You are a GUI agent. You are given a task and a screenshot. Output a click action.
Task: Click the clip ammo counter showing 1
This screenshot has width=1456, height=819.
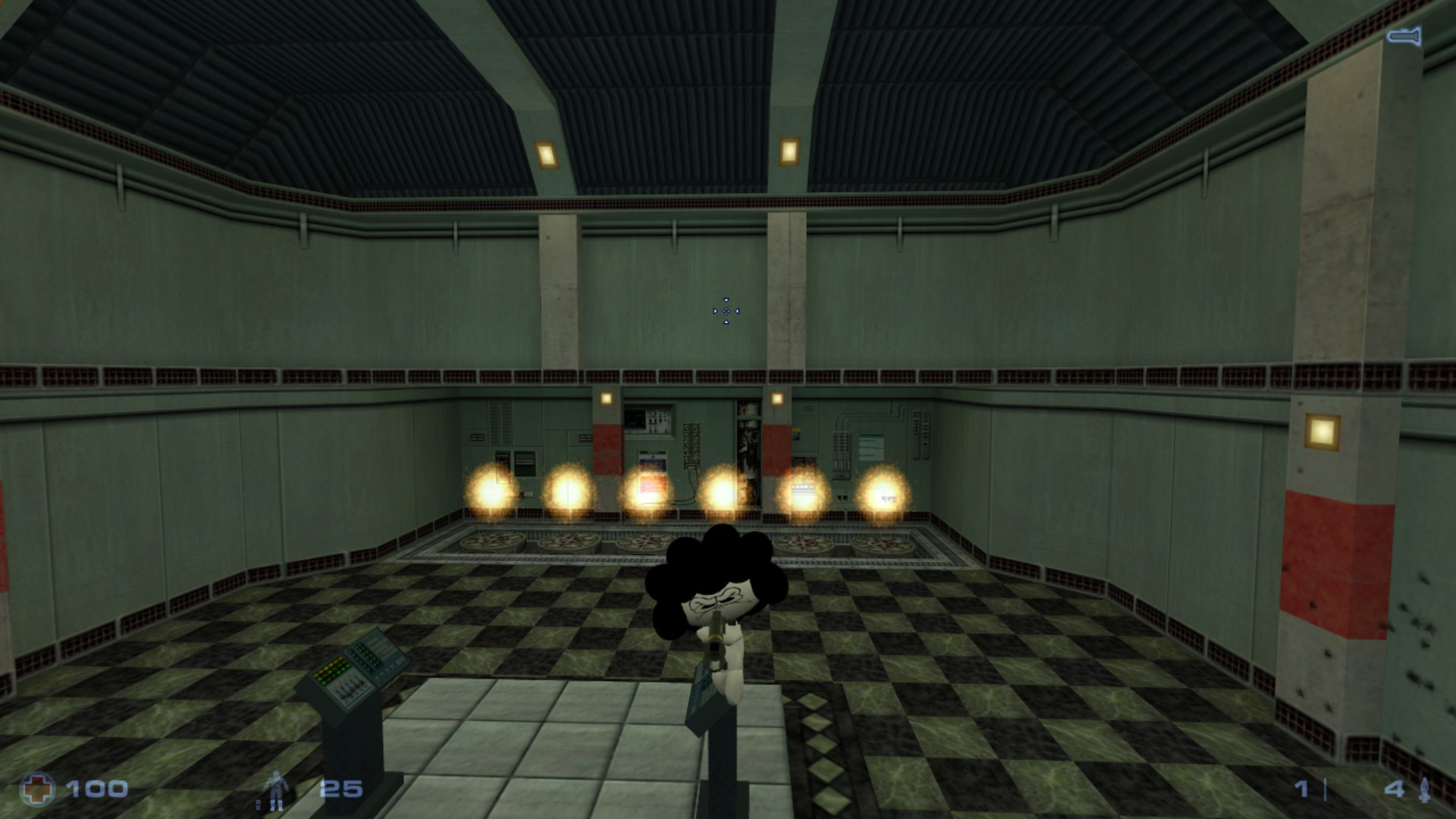[1302, 789]
